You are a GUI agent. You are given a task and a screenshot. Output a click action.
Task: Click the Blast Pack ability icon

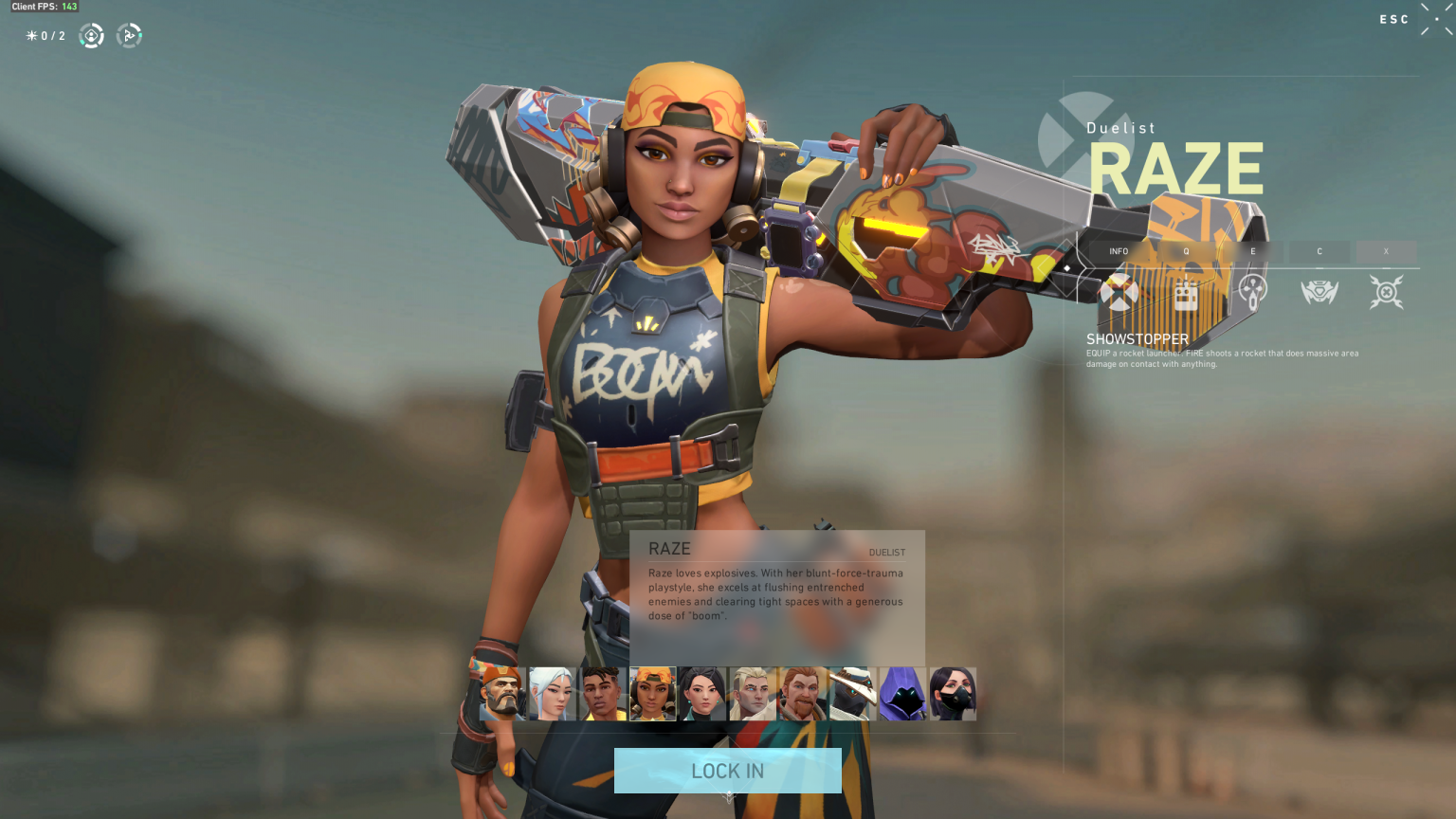pyautogui.click(x=1186, y=291)
